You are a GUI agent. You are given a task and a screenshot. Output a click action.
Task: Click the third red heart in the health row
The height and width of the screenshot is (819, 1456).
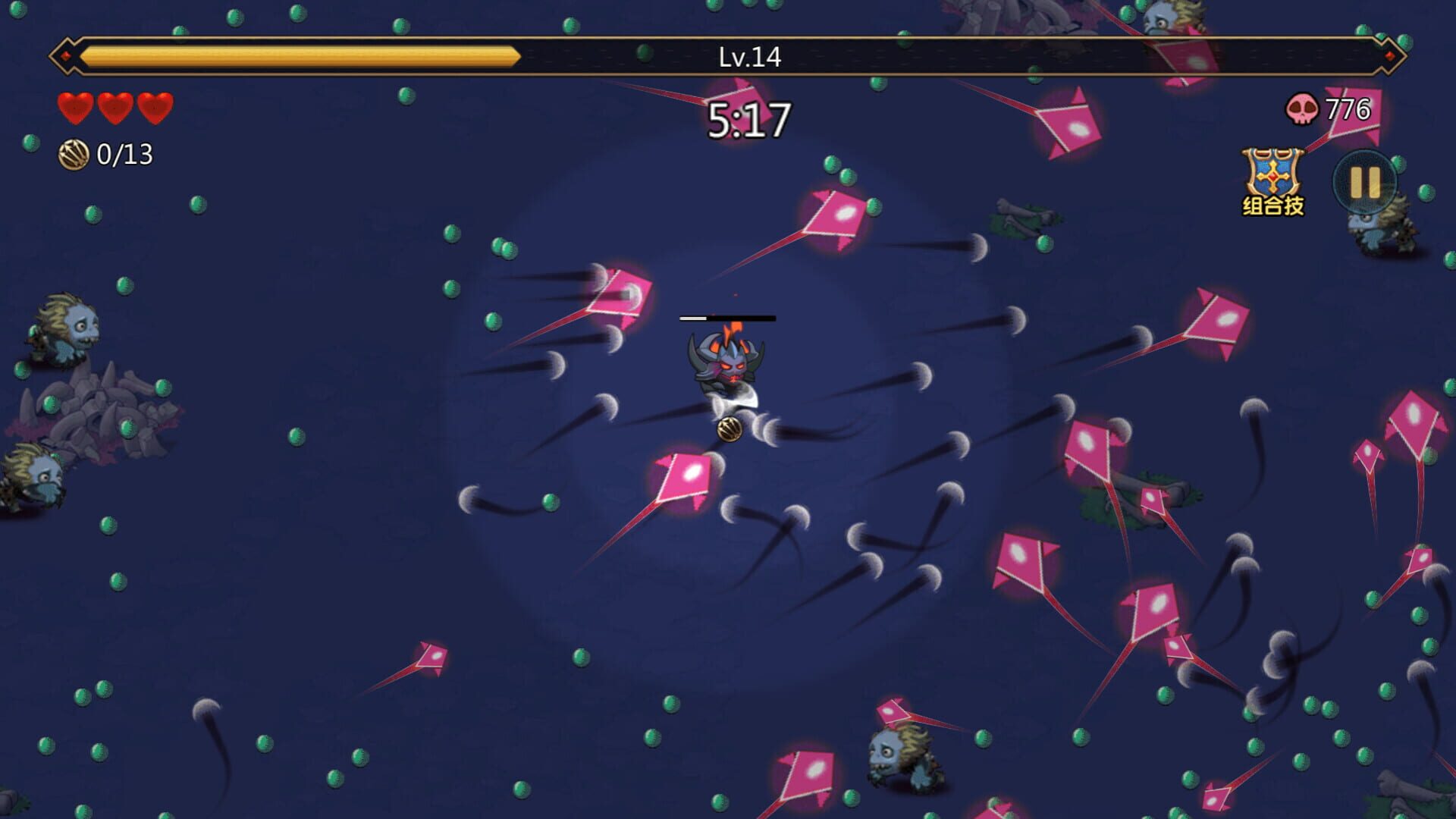pos(154,107)
